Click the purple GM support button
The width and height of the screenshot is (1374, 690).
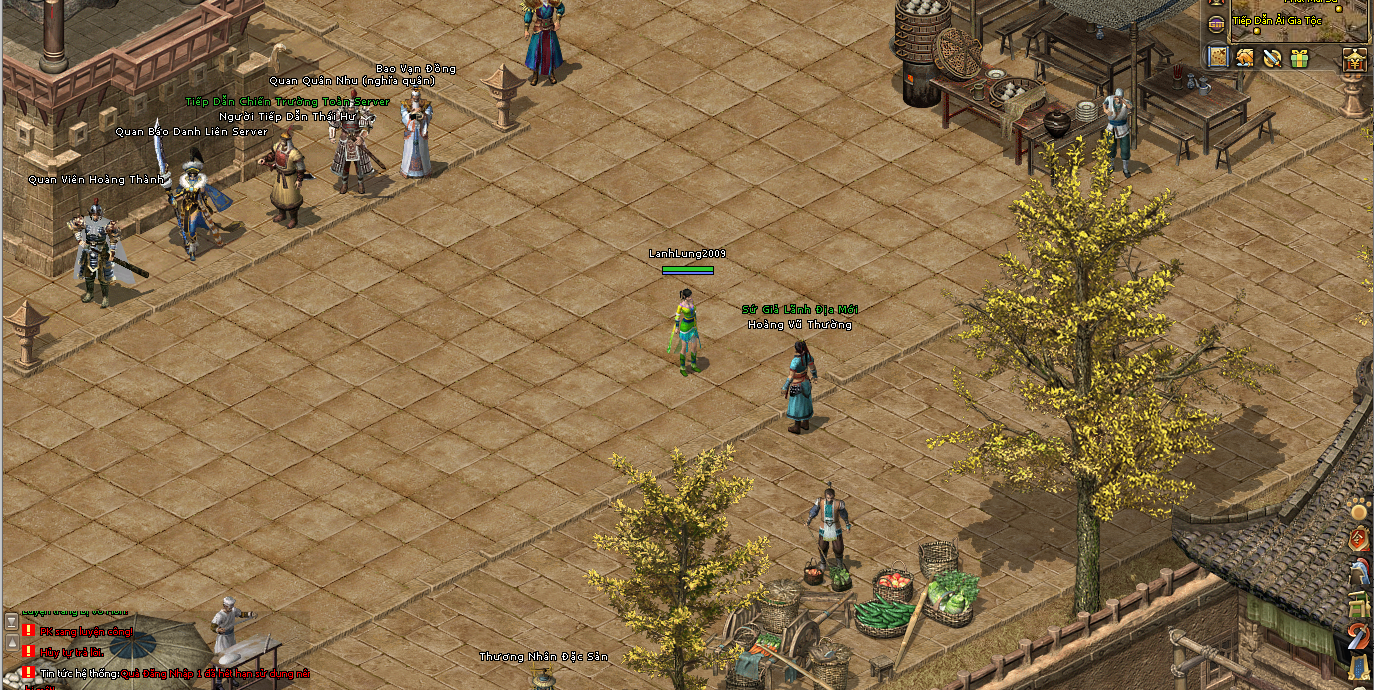[x=1217, y=24]
